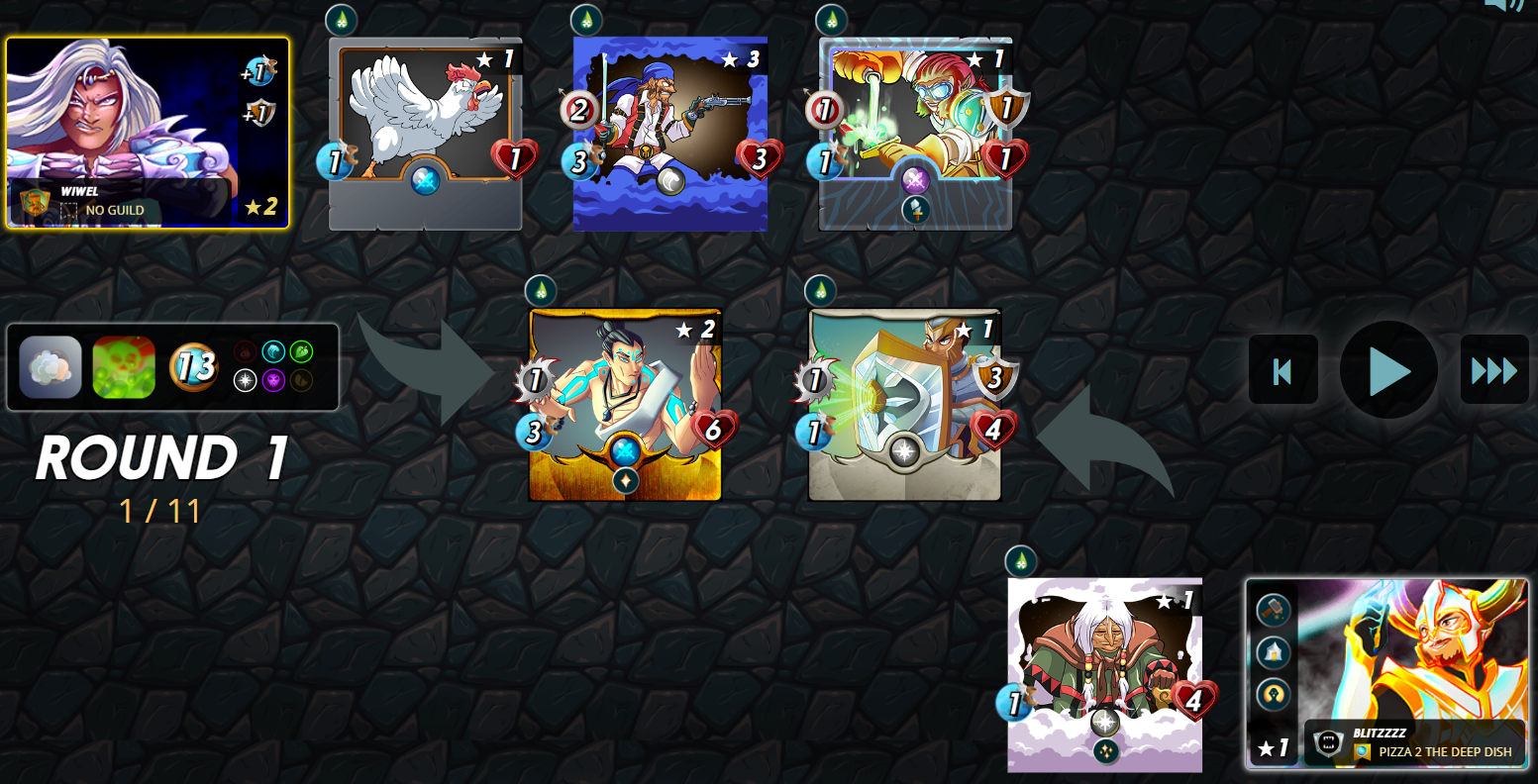Select the life element icon
The height and width of the screenshot is (784, 1538).
[x=246, y=380]
